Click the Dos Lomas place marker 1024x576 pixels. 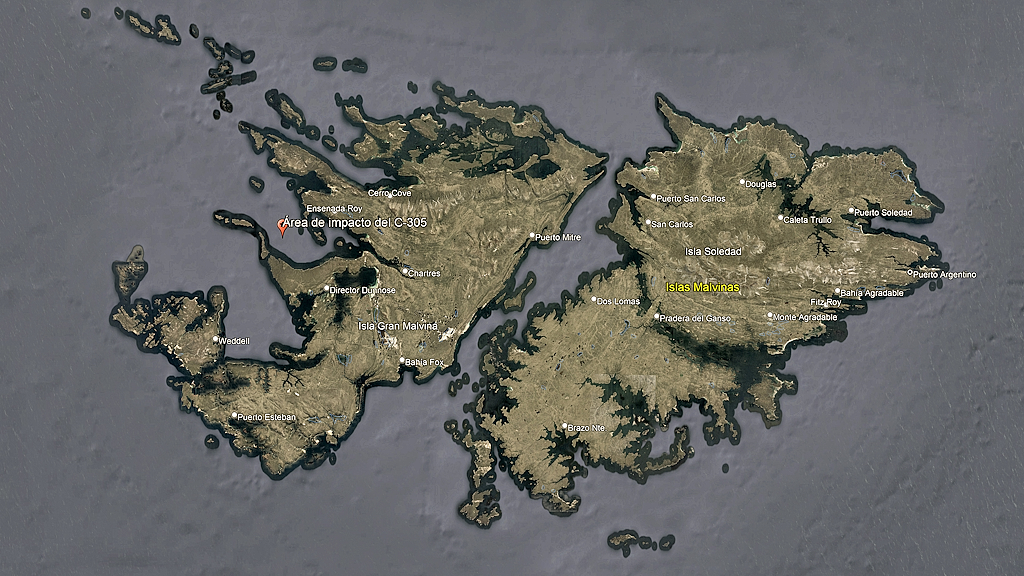(595, 299)
